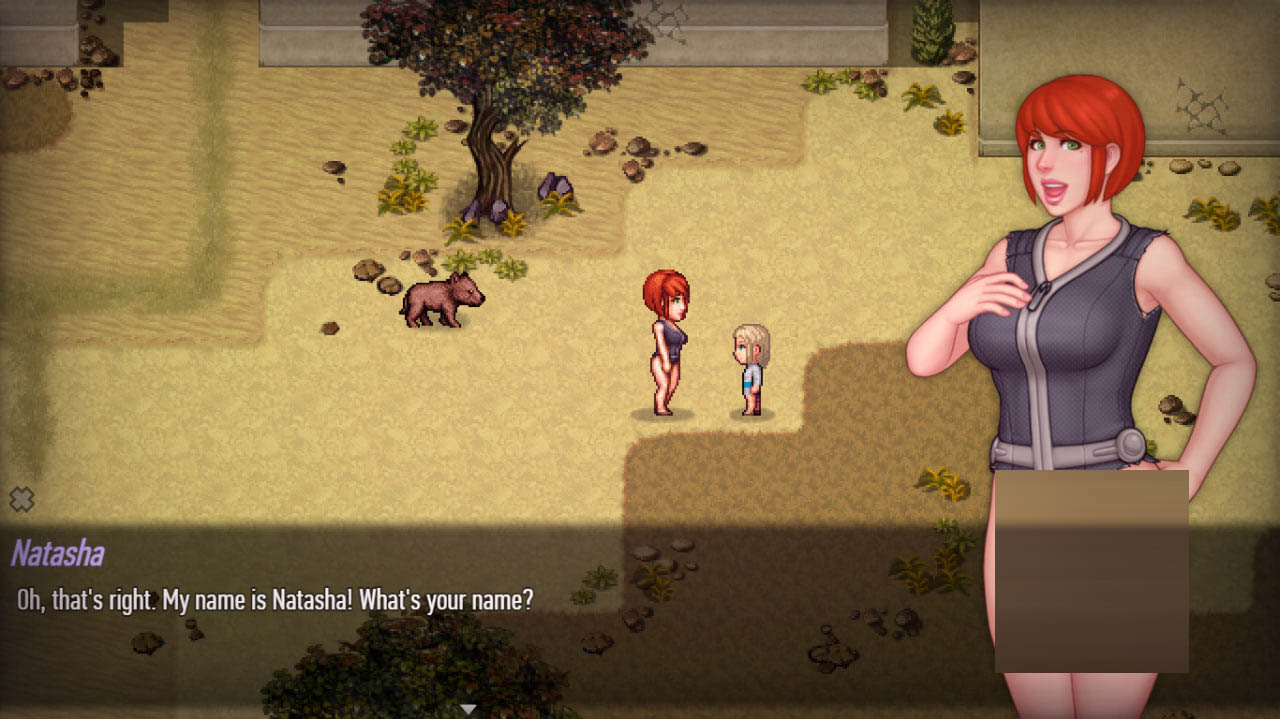Hide the dialogue box with the X icon

pos(22,499)
